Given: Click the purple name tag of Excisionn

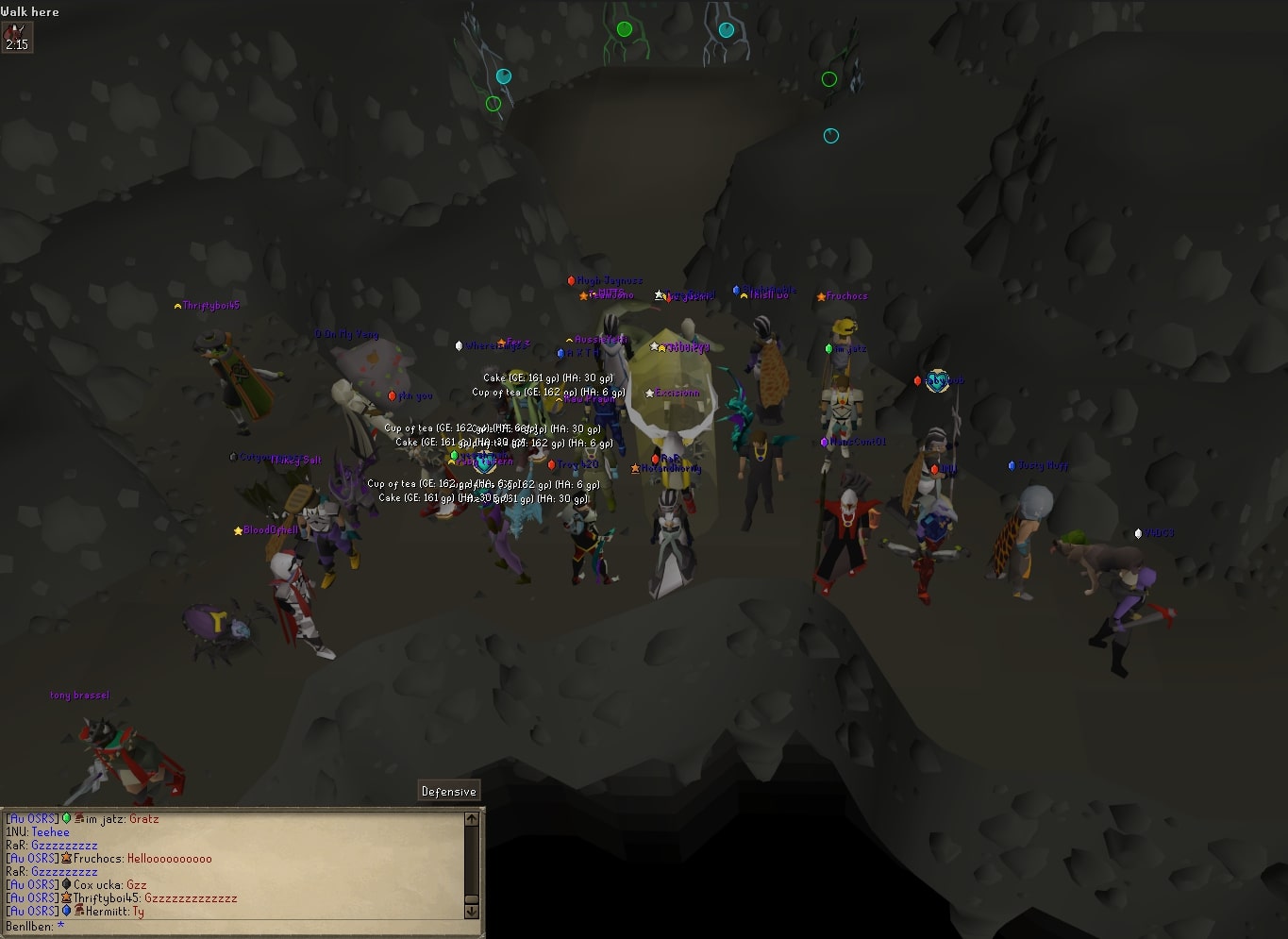Looking at the screenshot, I should coord(676,393).
